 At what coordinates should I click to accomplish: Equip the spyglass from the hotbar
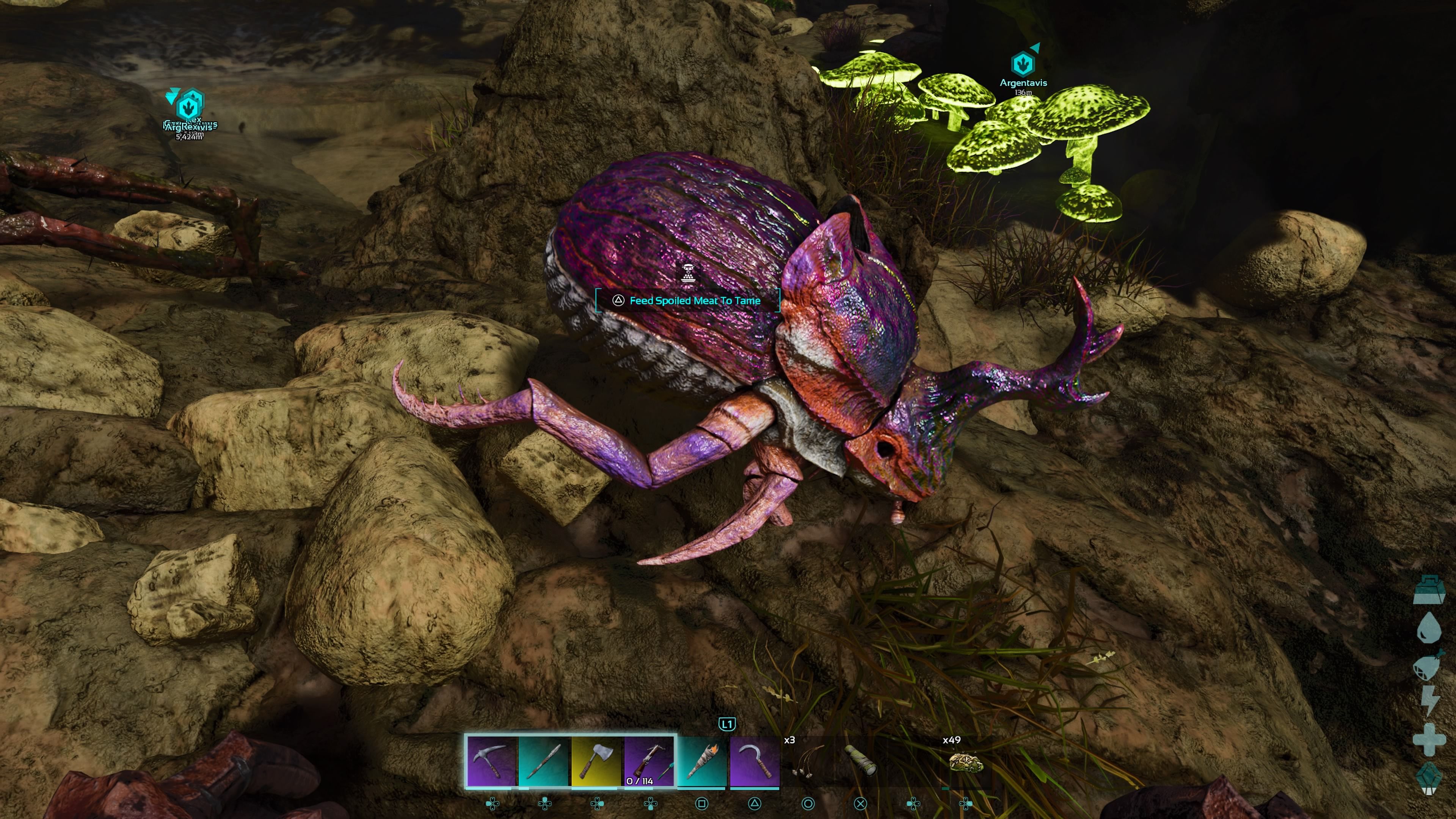[860, 760]
